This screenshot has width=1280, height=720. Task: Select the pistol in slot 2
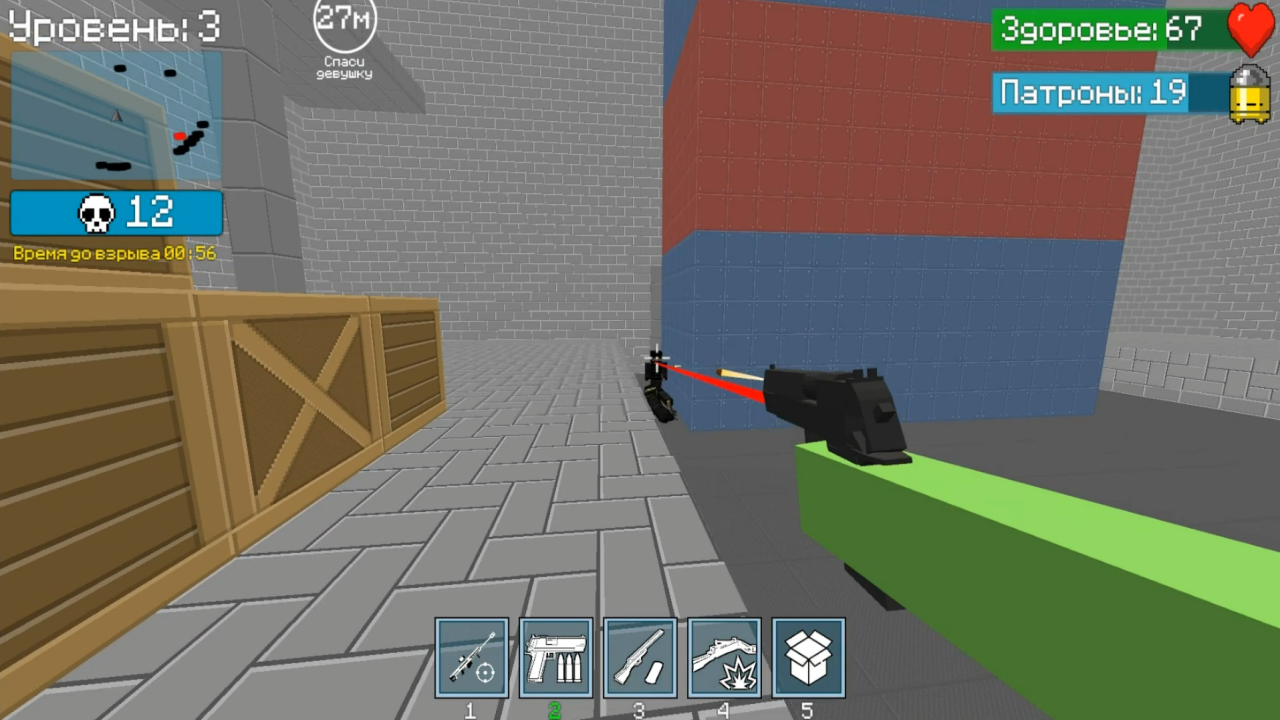coord(557,657)
